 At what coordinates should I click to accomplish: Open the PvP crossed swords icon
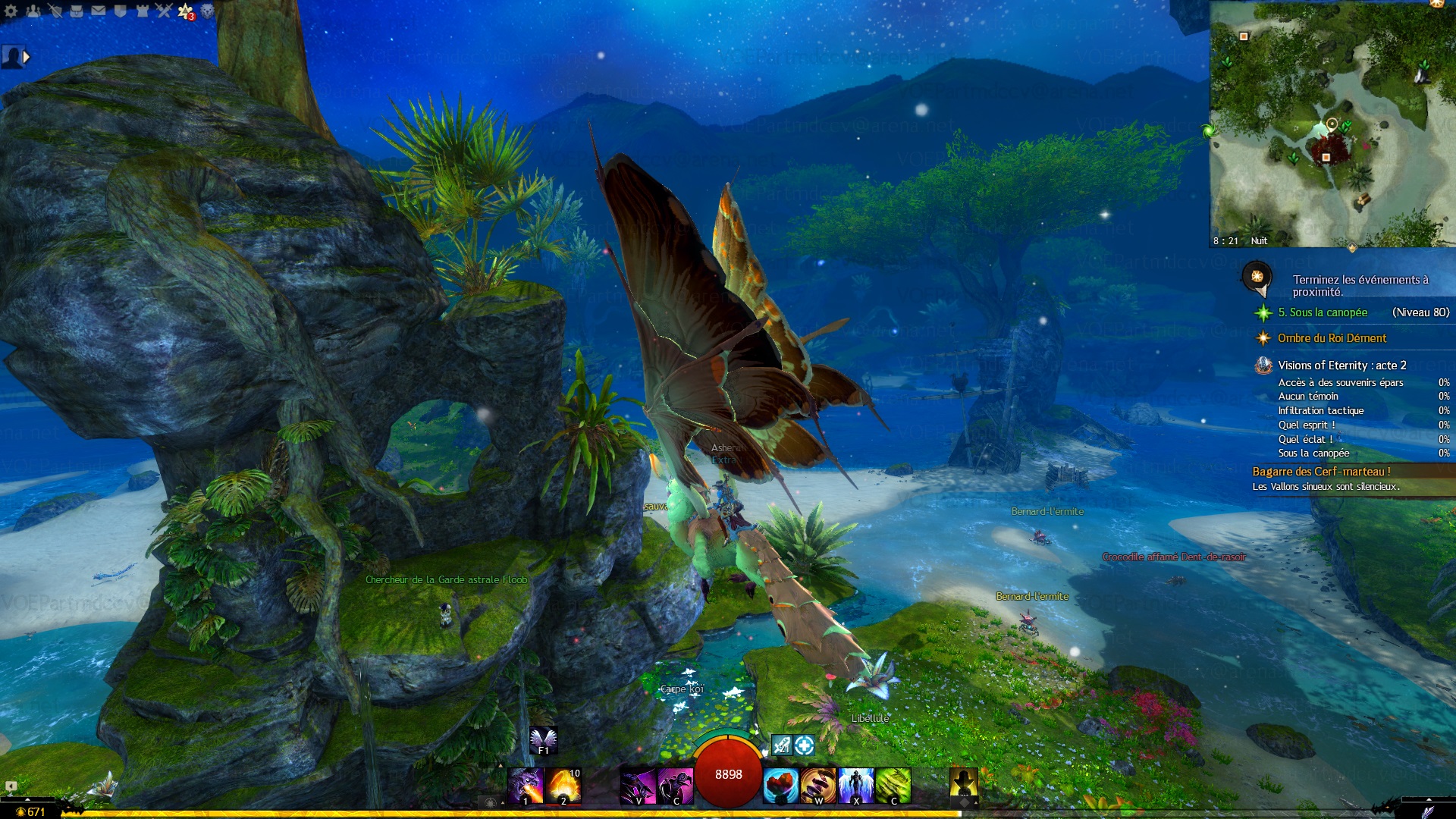coord(164,11)
